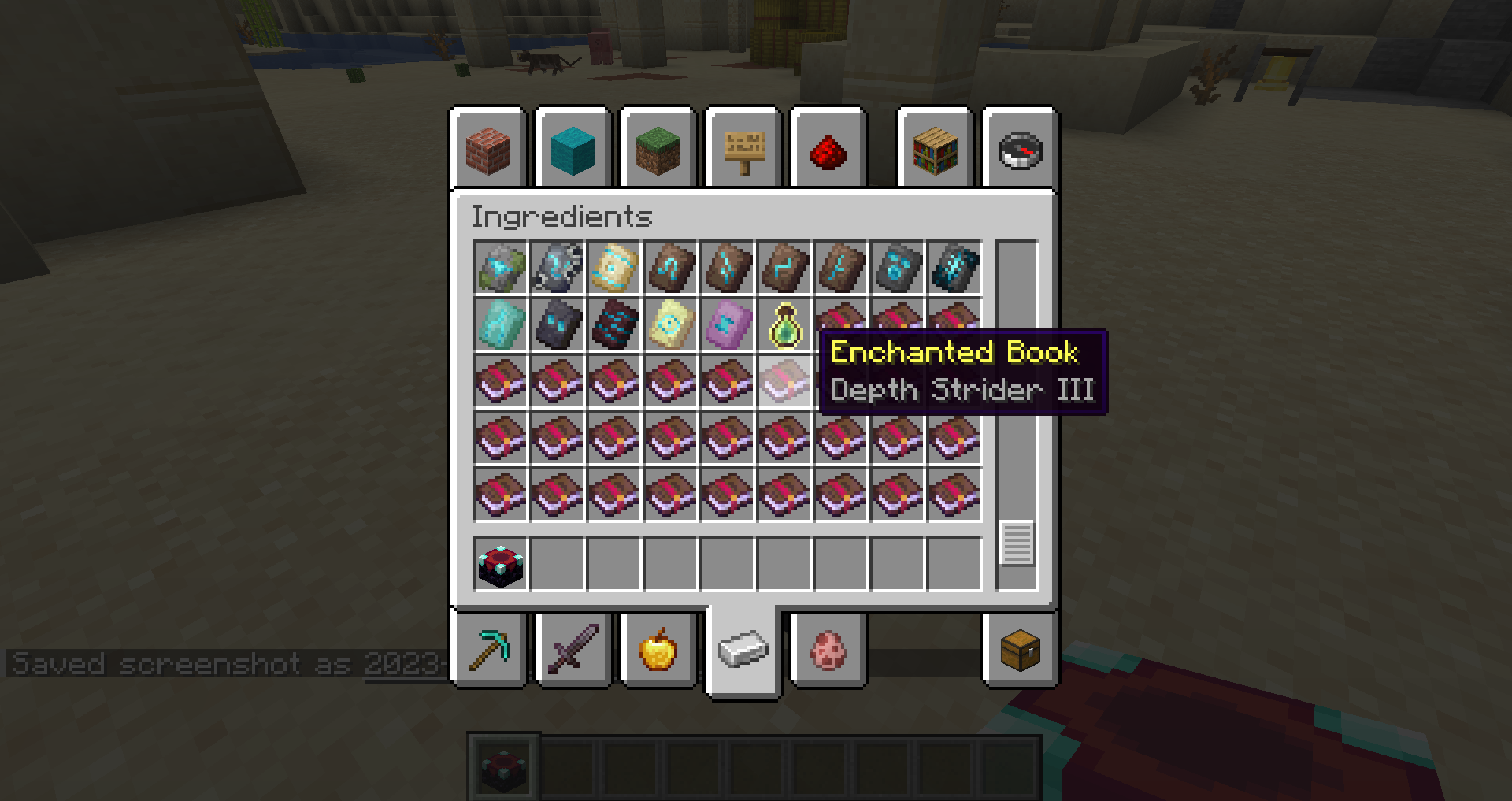Select the Natural Blocks grass block tab
This screenshot has height=801, width=1512.
click(x=658, y=150)
